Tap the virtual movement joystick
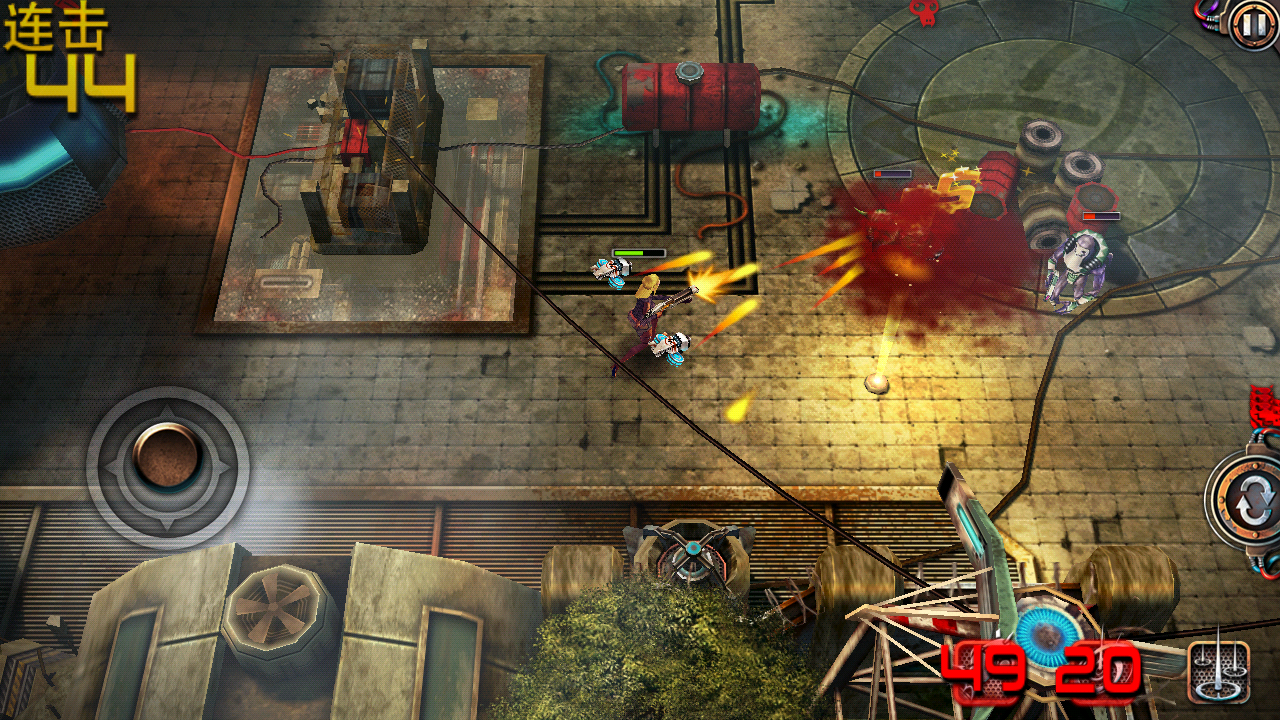This screenshot has height=720, width=1280. 167,457
